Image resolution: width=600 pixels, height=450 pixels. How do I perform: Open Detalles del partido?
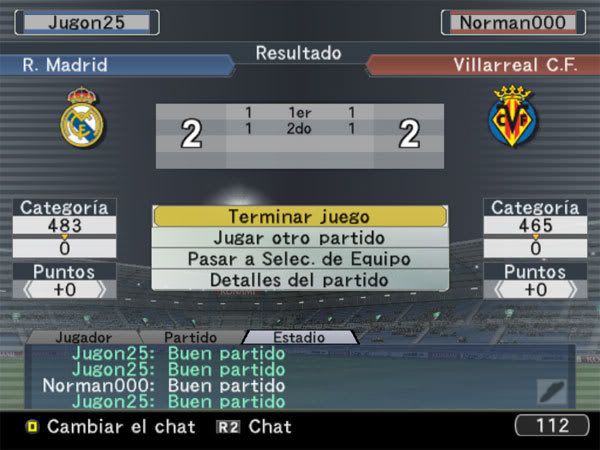tap(299, 280)
